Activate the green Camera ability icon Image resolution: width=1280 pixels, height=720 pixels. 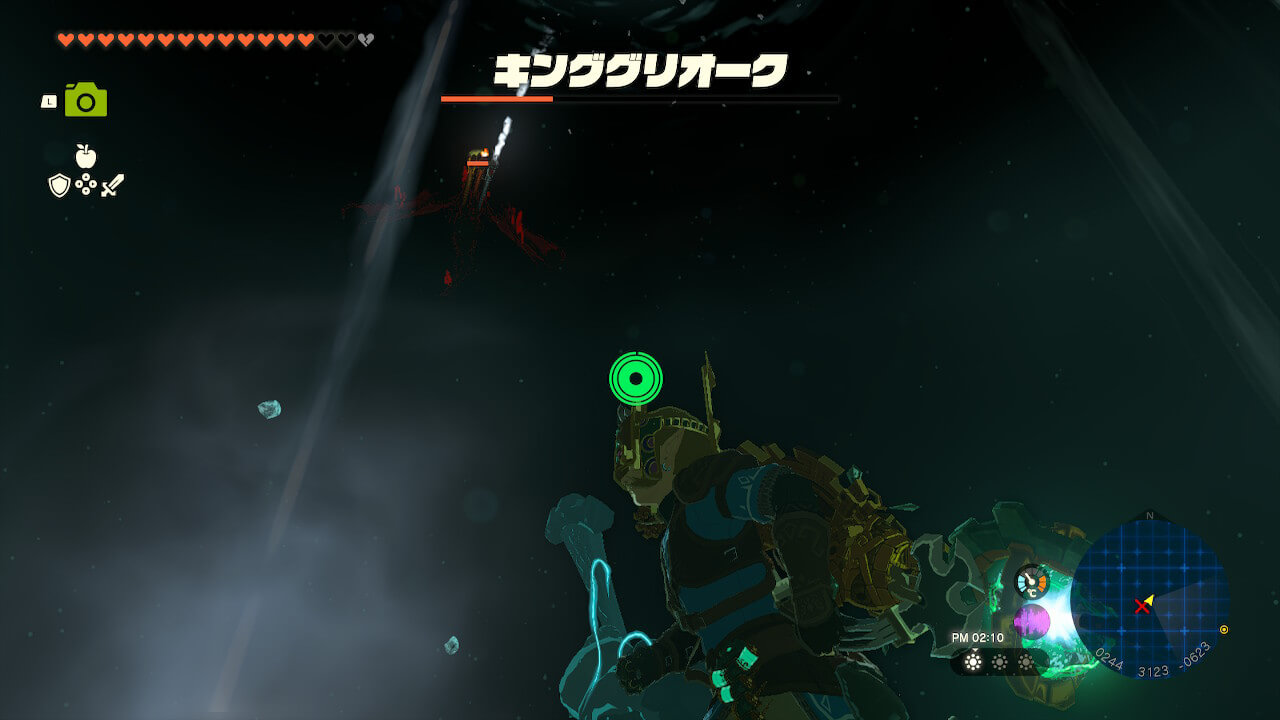coord(86,100)
